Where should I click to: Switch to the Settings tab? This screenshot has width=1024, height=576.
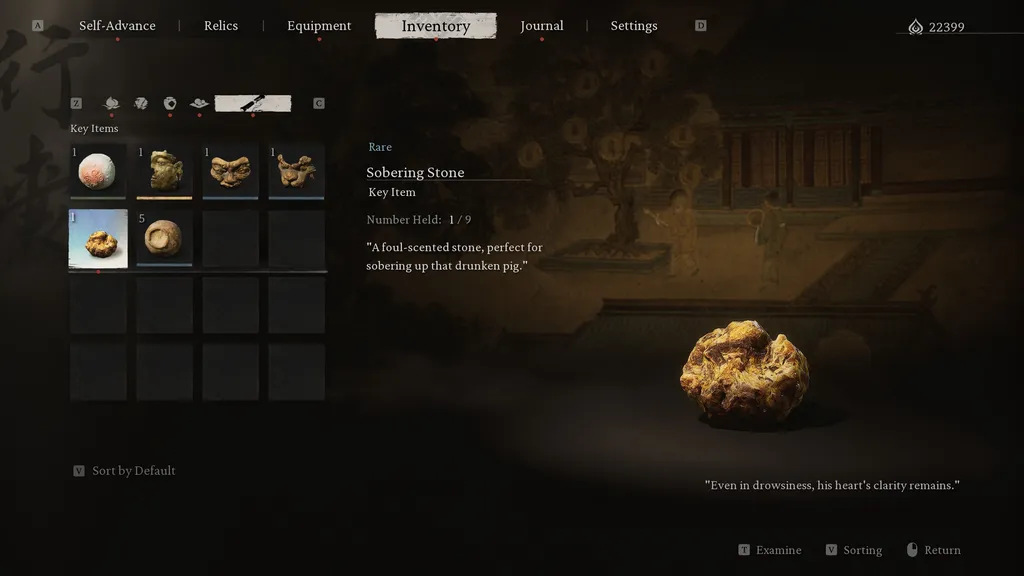tap(634, 26)
